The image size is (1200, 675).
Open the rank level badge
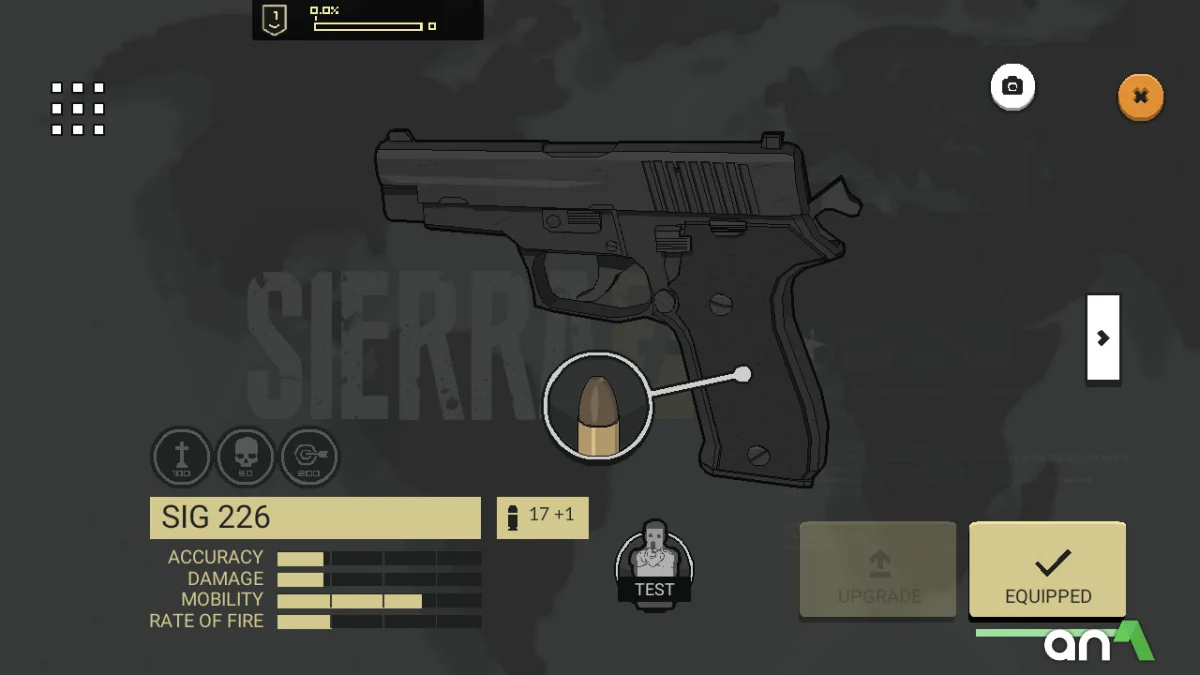pyautogui.click(x=274, y=20)
